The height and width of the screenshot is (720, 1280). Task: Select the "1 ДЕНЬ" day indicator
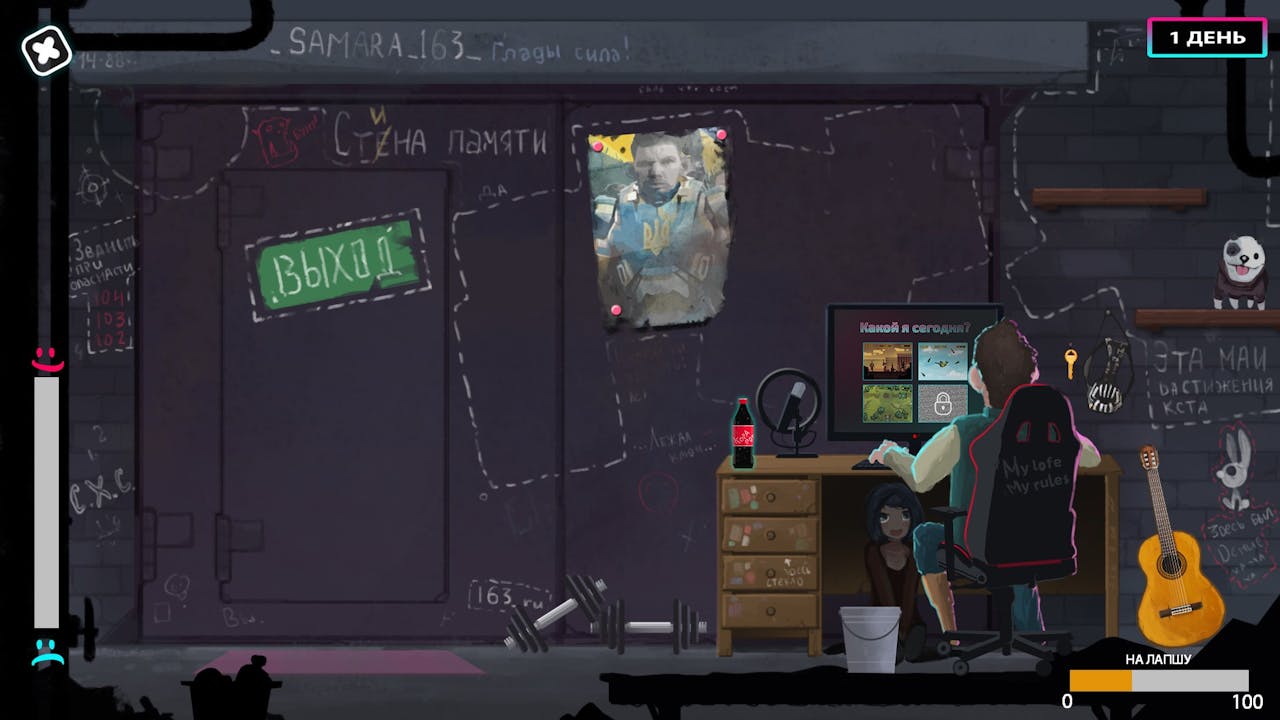point(1207,37)
